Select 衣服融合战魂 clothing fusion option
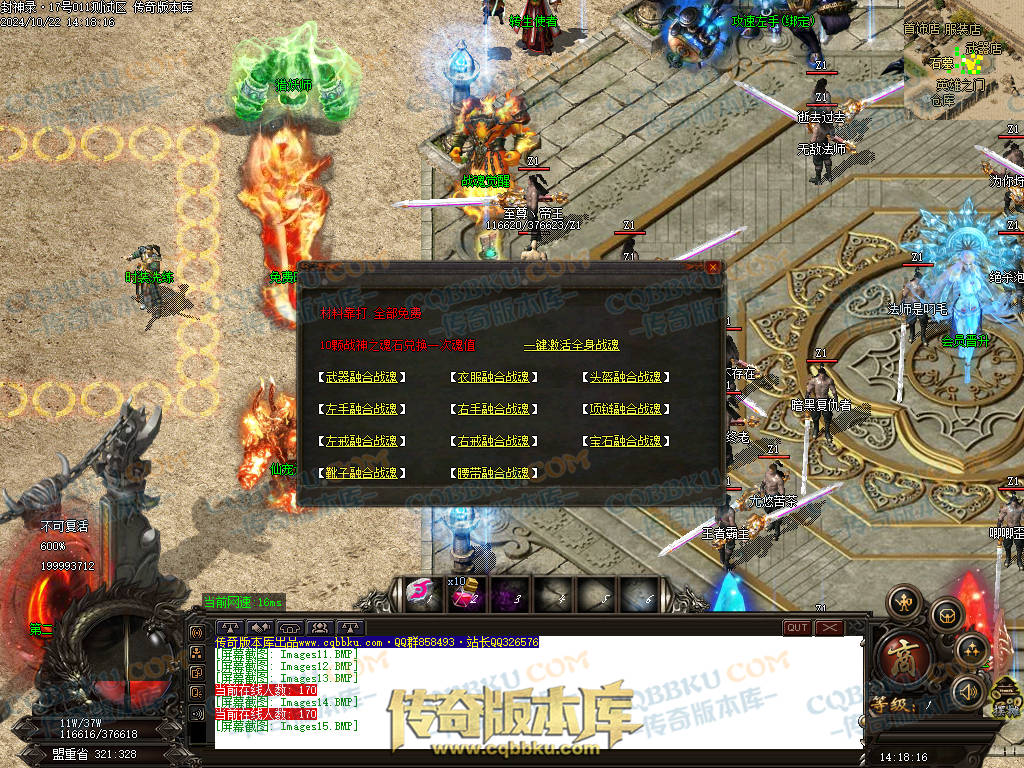 (493, 377)
